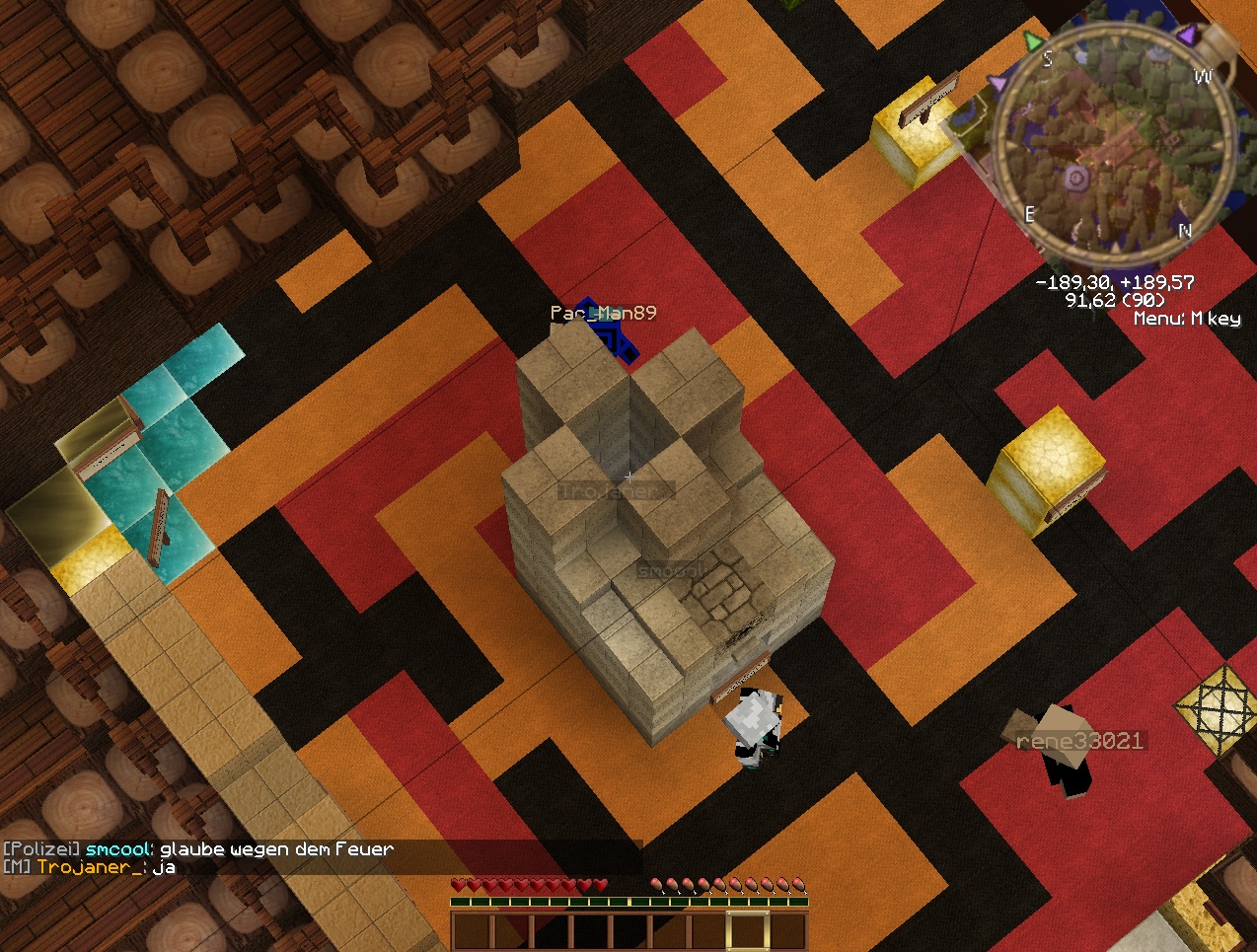Image resolution: width=1257 pixels, height=952 pixels.
Task: Click the purple waypoint arrow near the W marker
Action: 1187,36
